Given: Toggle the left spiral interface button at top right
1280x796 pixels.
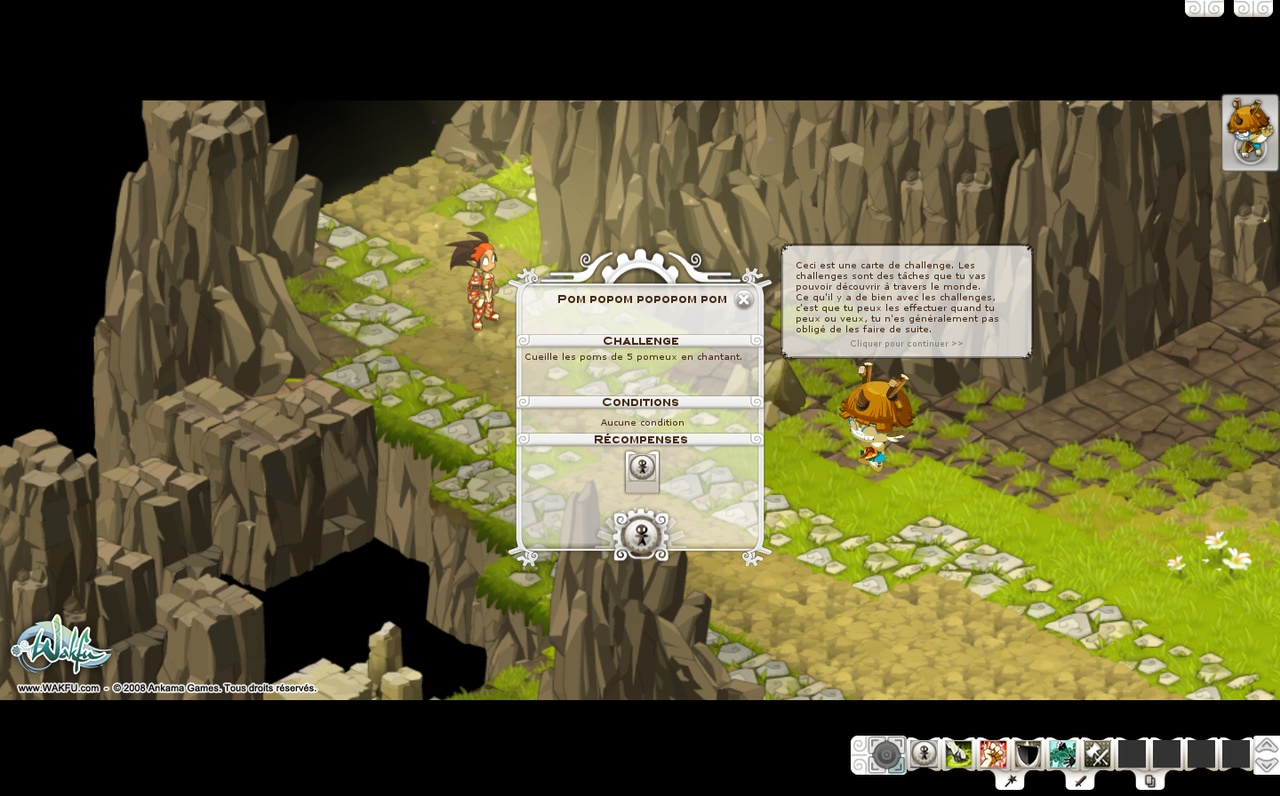Looking at the screenshot, I should [1205, 7].
